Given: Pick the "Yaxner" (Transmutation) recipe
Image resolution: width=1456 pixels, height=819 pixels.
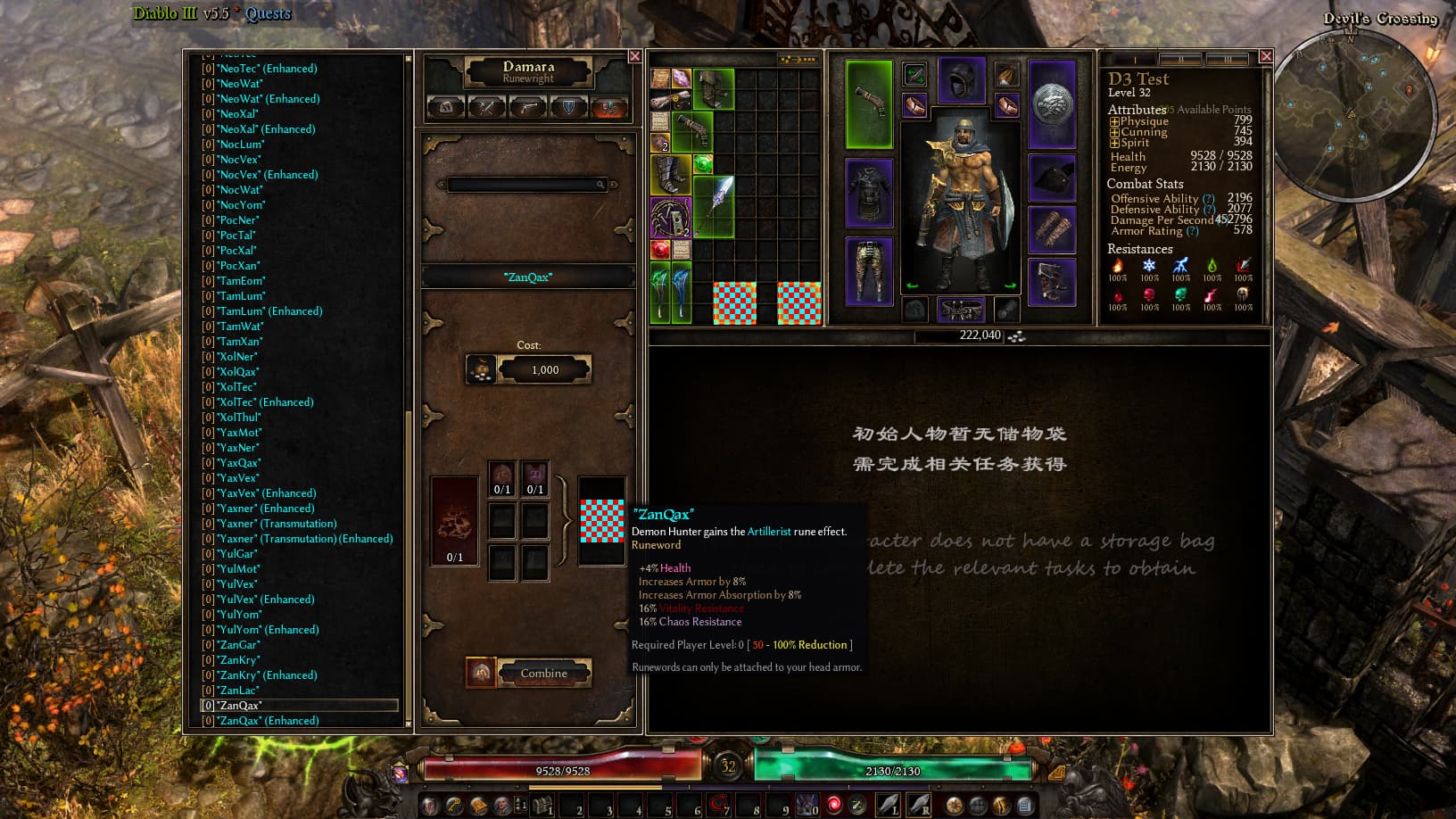Looking at the screenshot, I should 277,524.
